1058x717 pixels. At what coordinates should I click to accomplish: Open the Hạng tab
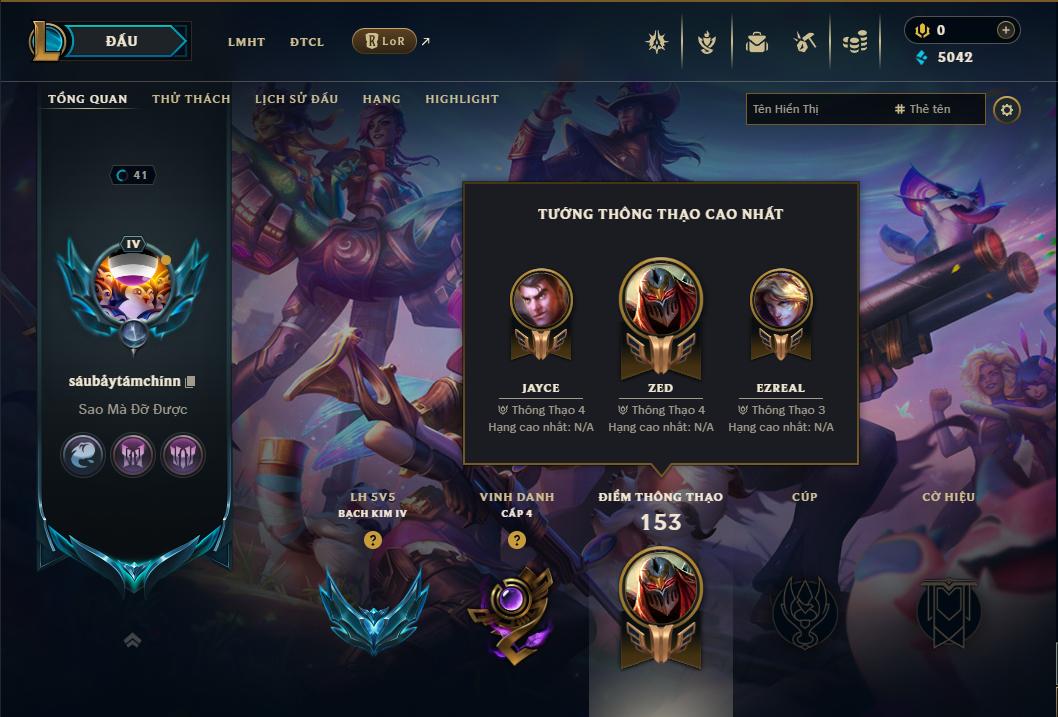click(x=381, y=99)
